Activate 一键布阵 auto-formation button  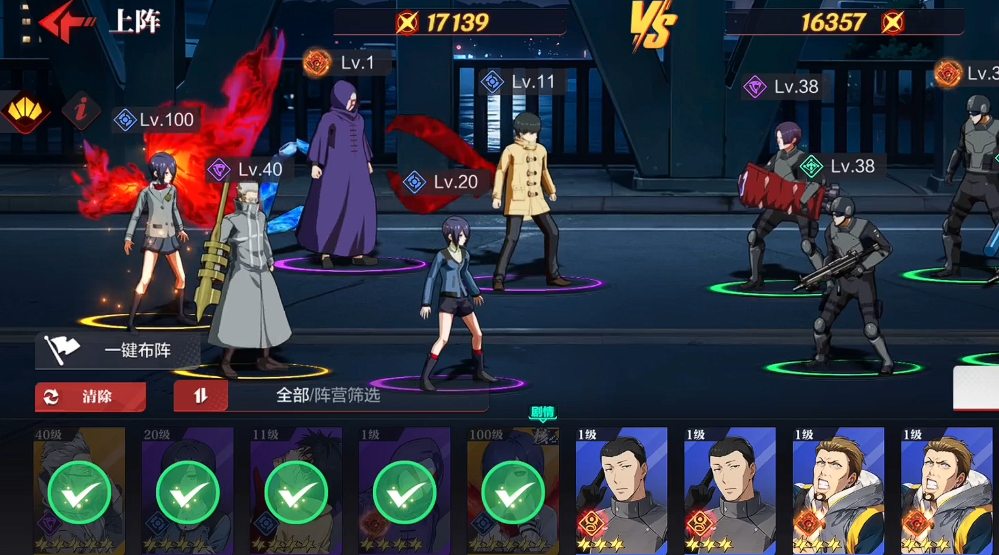coord(118,351)
